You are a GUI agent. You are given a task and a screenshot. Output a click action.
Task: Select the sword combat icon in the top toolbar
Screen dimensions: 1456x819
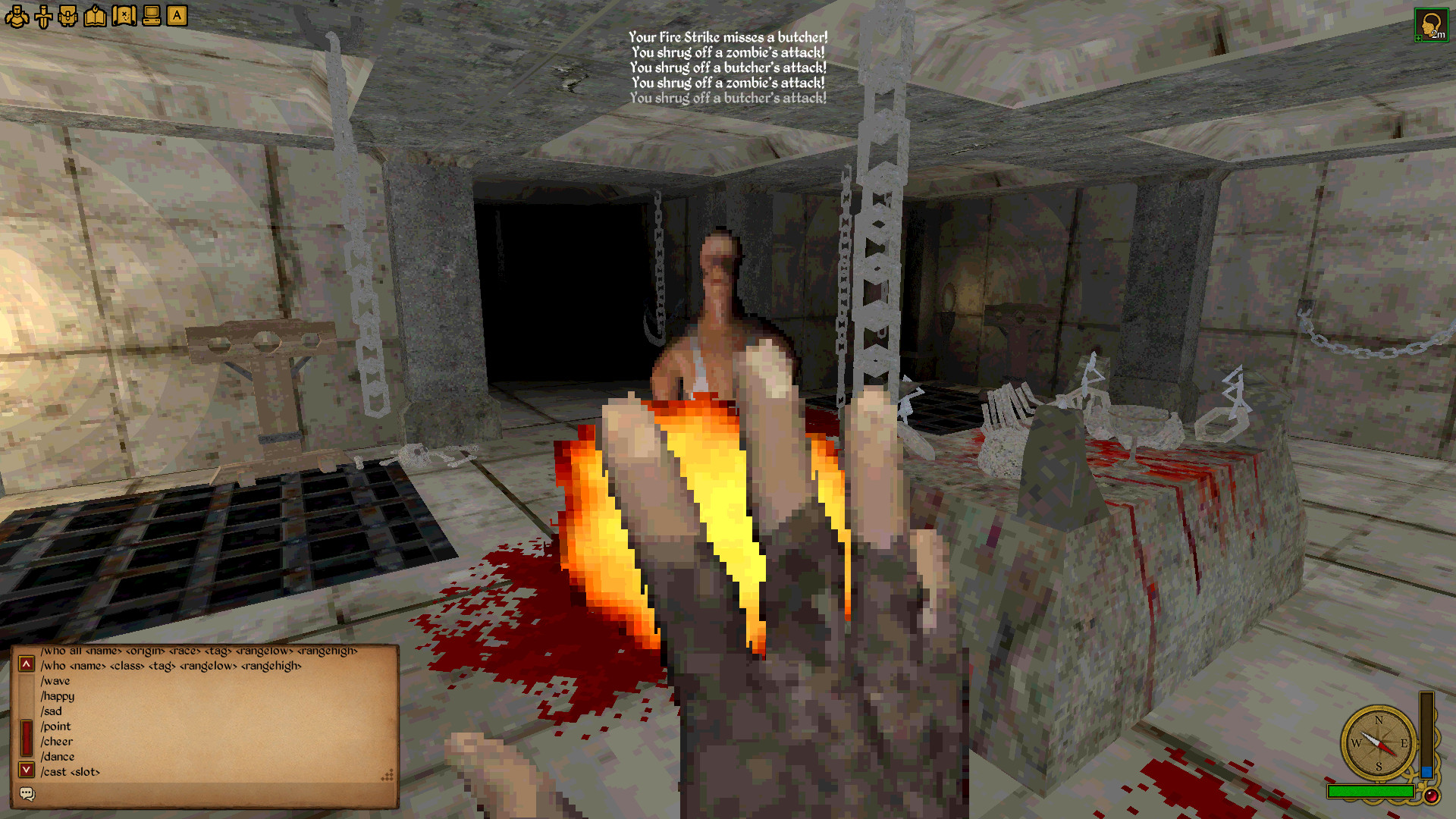coord(44,15)
